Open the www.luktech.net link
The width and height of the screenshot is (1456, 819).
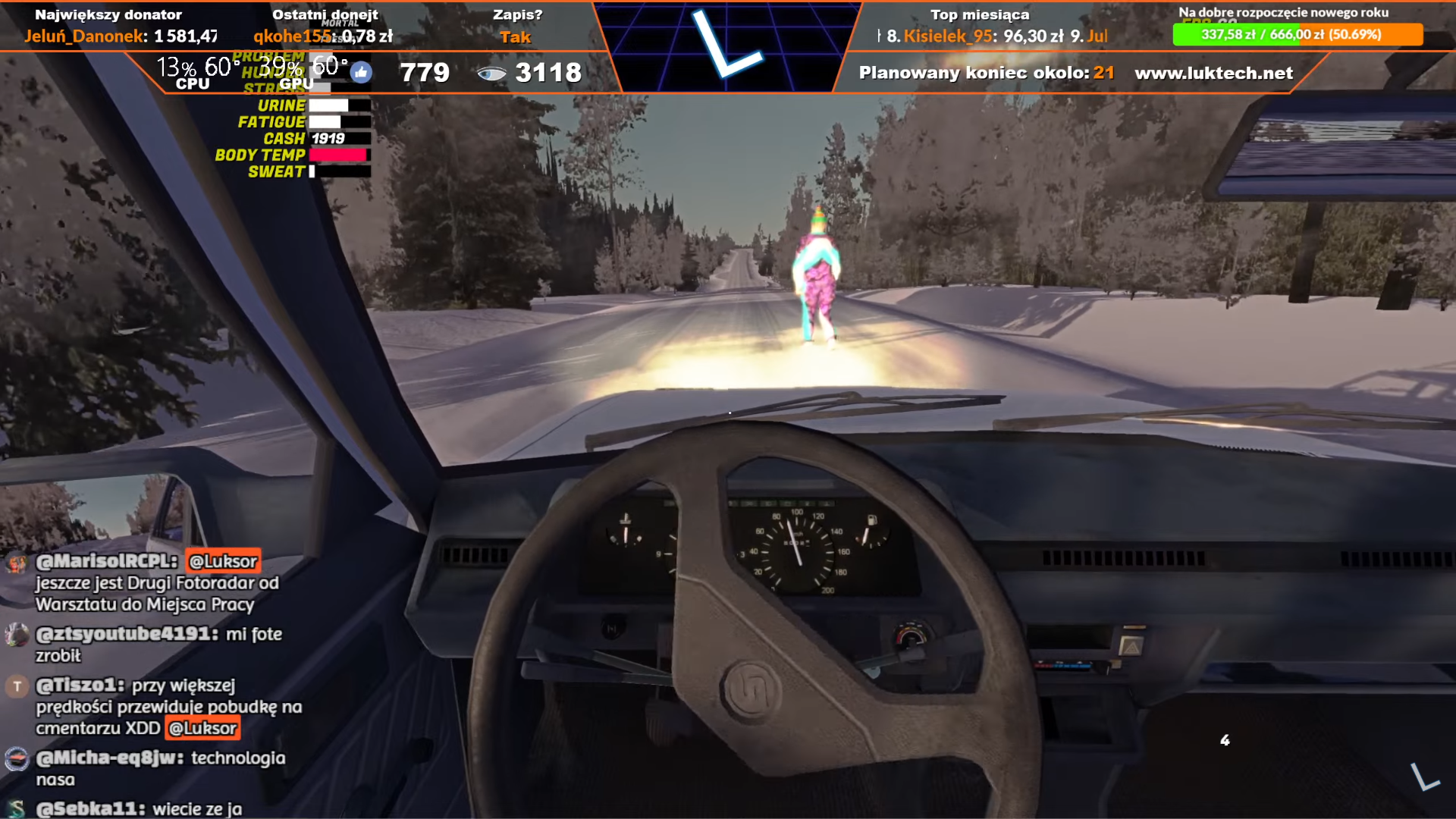[1213, 73]
